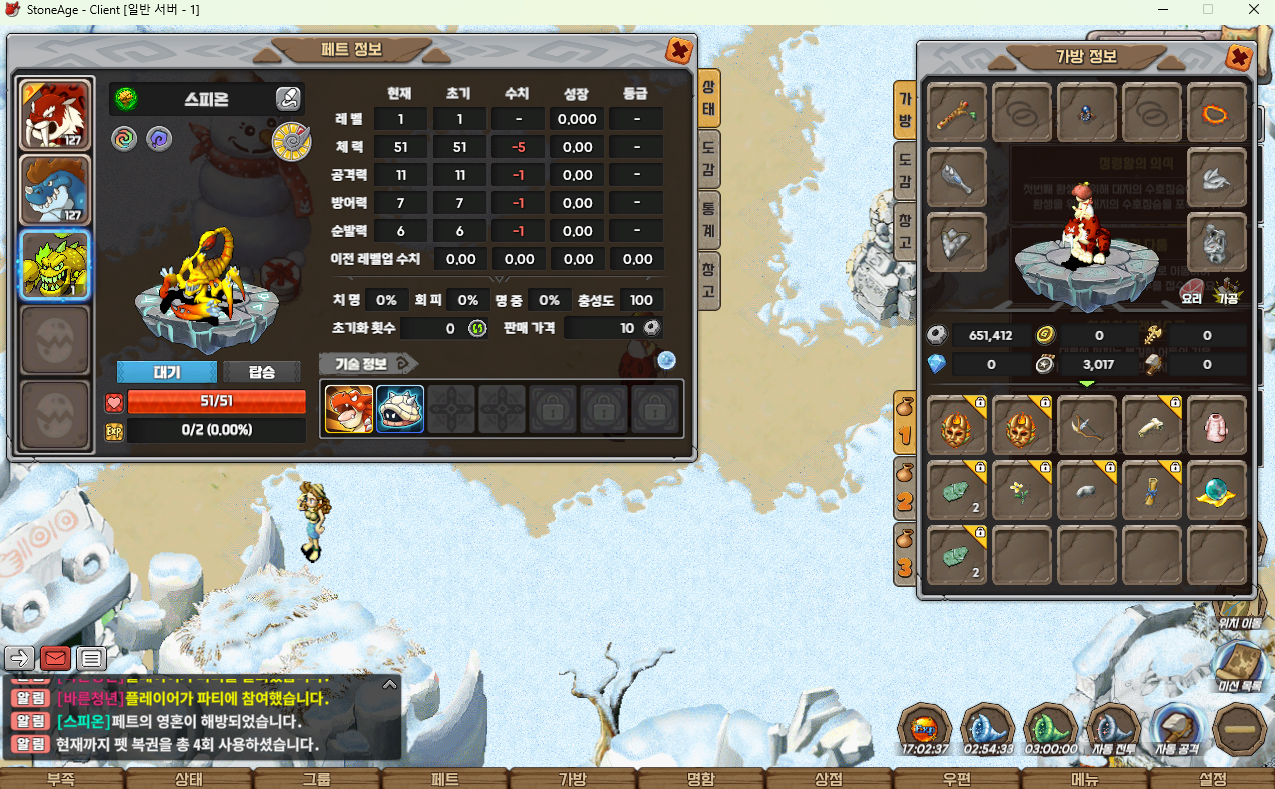This screenshot has width=1275, height=789.
Task: Select the blue shark pet portrait
Action: 56,189
